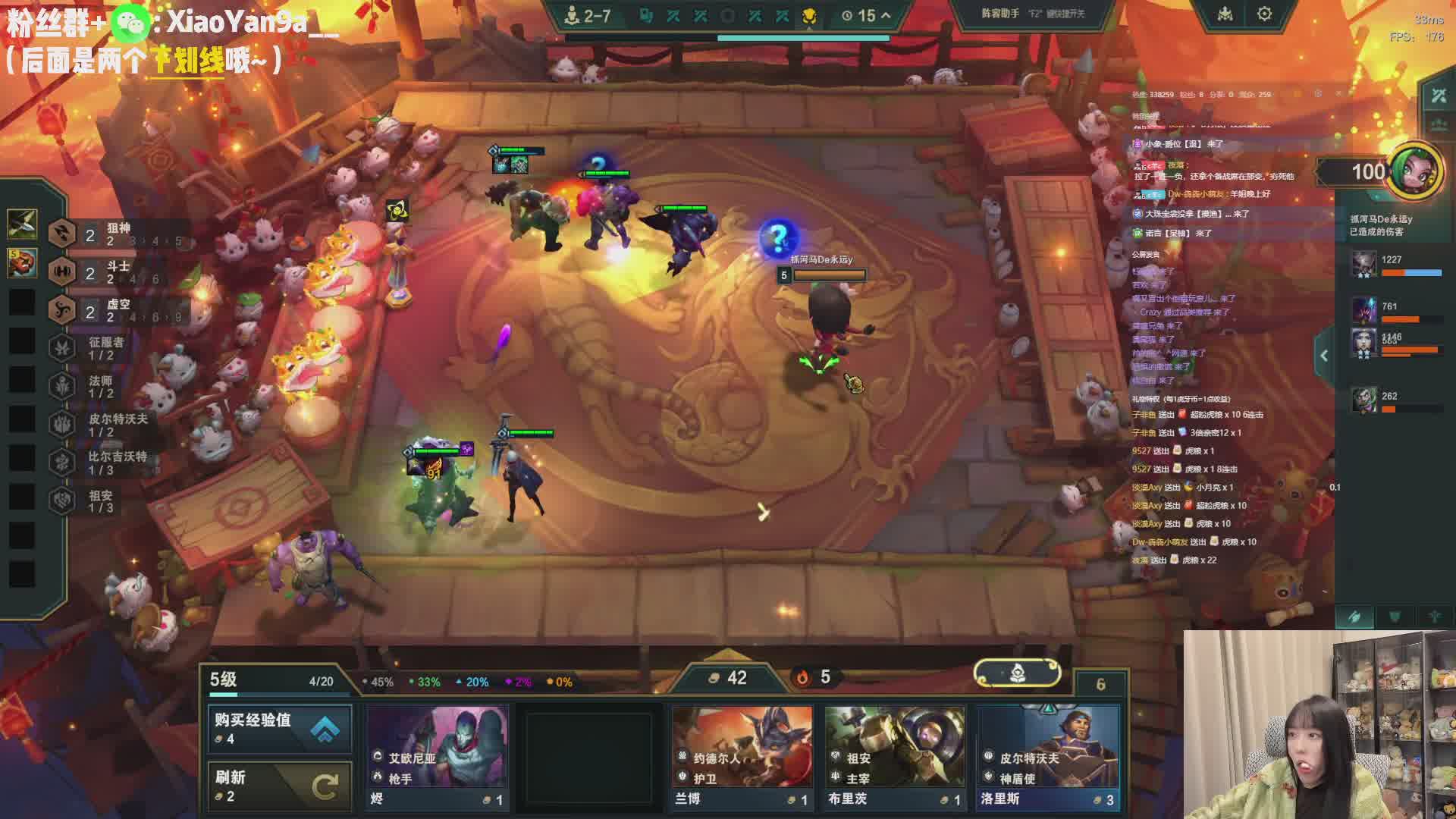Purchase the 兰博 champion card
Image resolution: width=1456 pixels, height=819 pixels.
point(742,756)
